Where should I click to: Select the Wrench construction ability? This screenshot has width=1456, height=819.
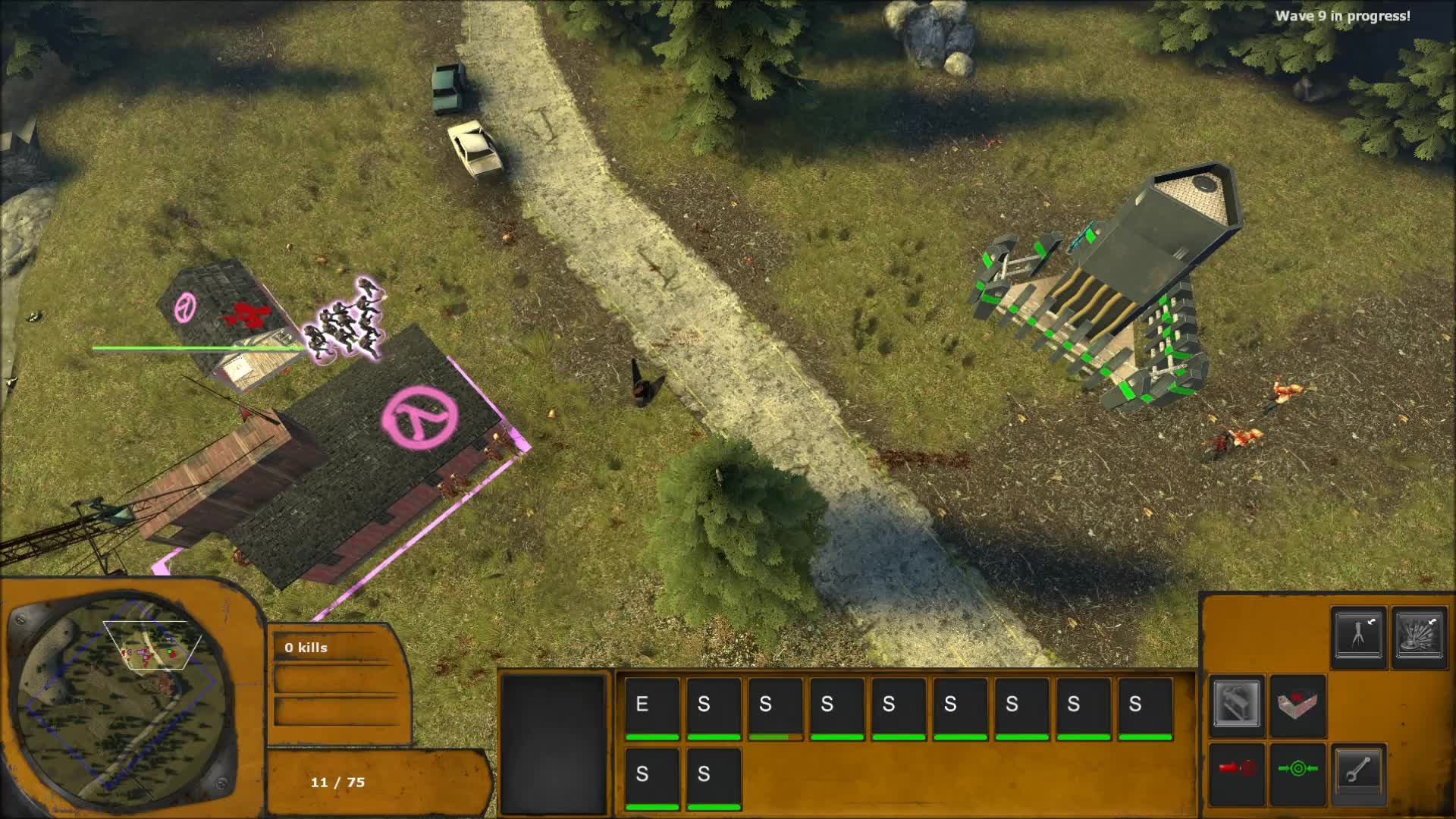[1359, 770]
